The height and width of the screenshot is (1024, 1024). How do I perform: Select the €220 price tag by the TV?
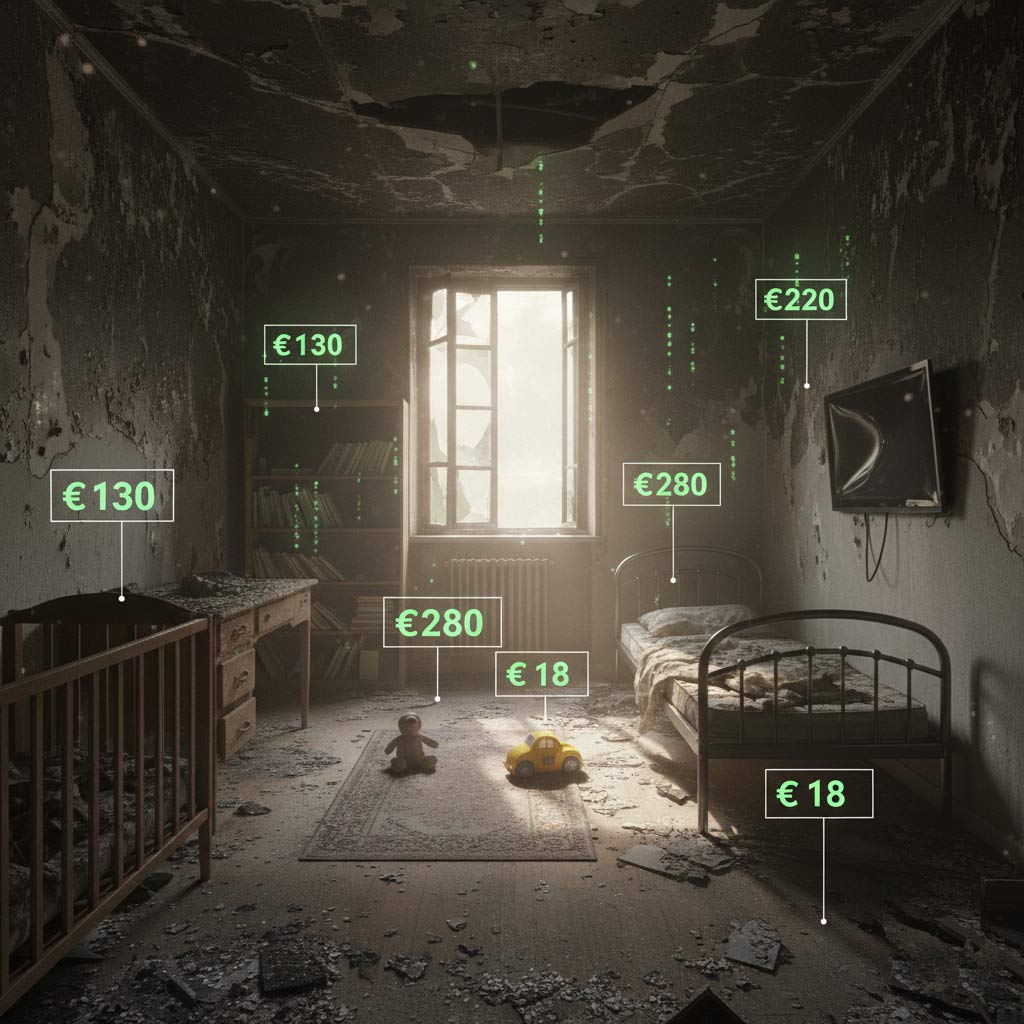(x=800, y=299)
